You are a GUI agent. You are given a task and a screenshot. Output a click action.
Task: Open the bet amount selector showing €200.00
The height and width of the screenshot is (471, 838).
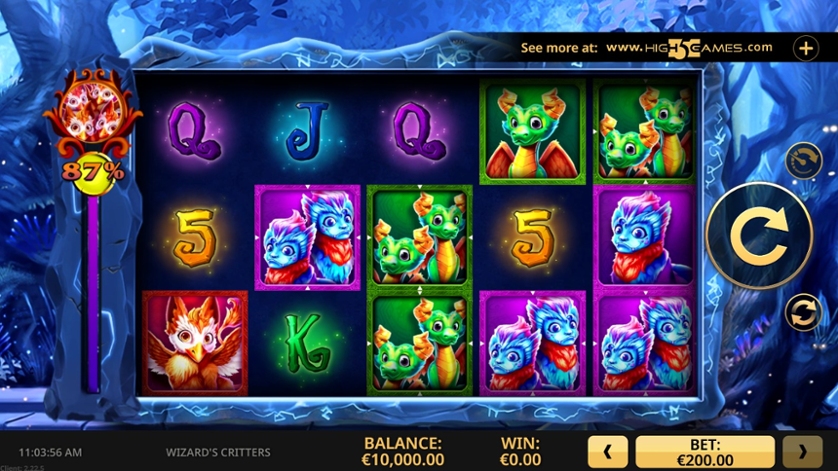(x=705, y=451)
